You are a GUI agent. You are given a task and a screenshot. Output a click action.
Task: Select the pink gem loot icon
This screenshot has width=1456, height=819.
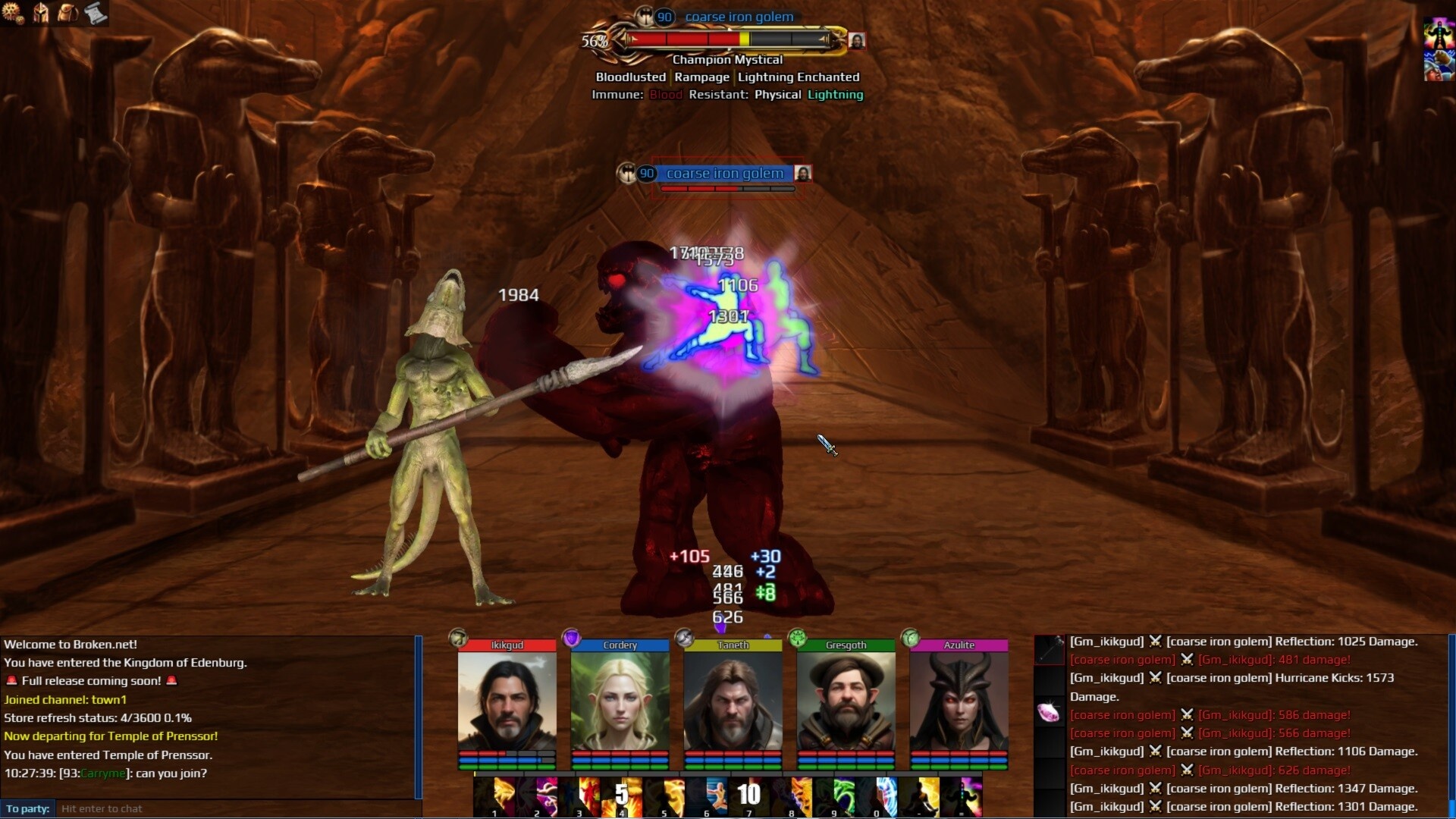1050,713
